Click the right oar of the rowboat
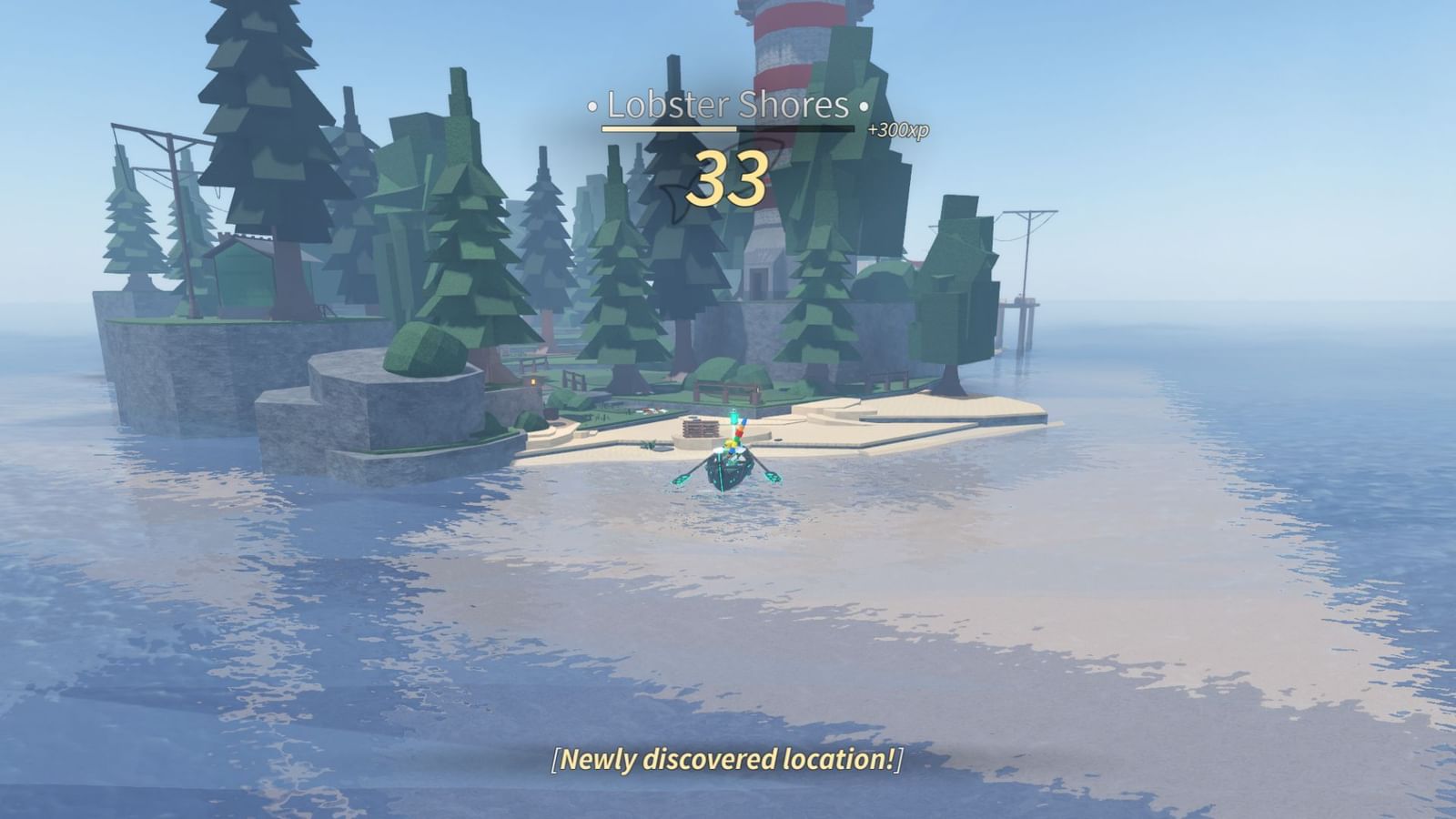Screen dimensions: 1456x819 tap(773, 477)
